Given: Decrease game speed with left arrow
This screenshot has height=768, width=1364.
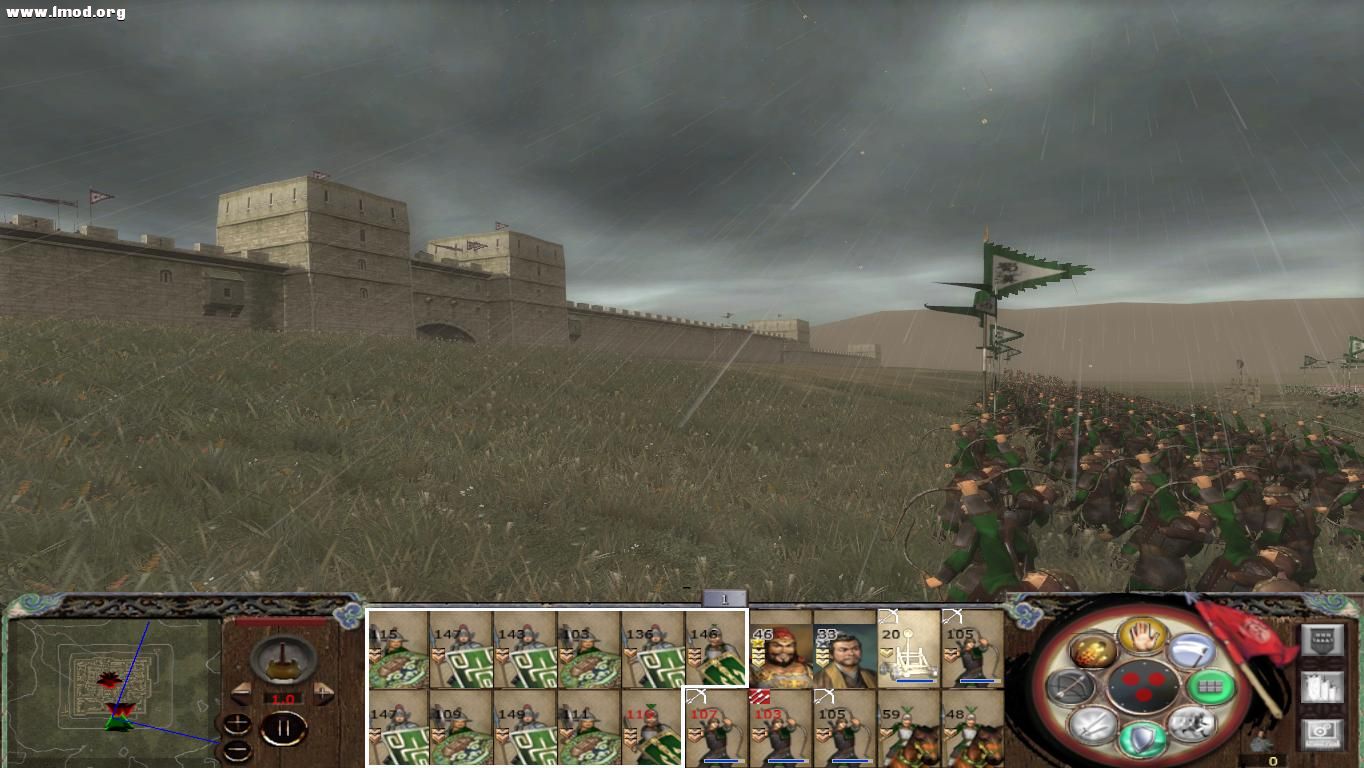Looking at the screenshot, I should point(243,694).
